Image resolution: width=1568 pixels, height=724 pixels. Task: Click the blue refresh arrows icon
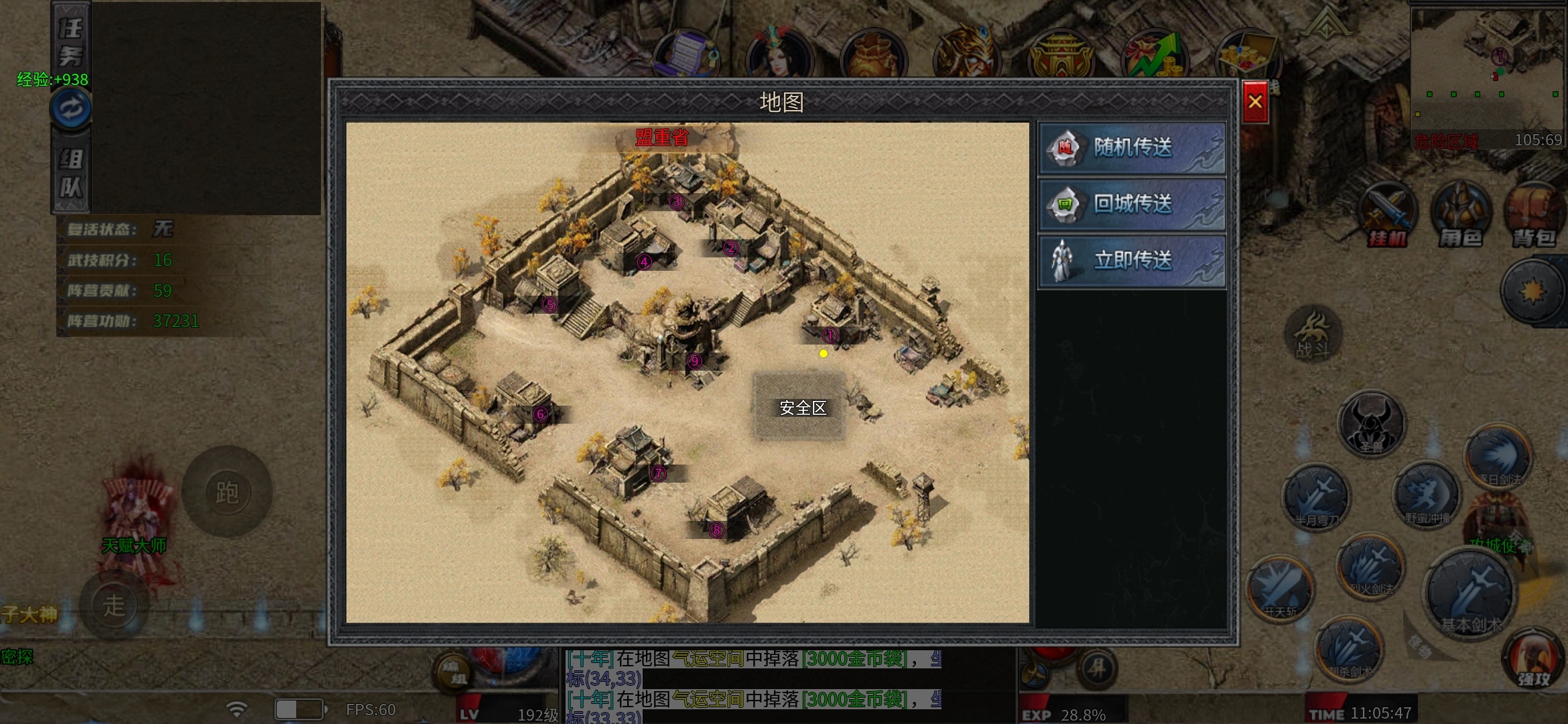71,109
